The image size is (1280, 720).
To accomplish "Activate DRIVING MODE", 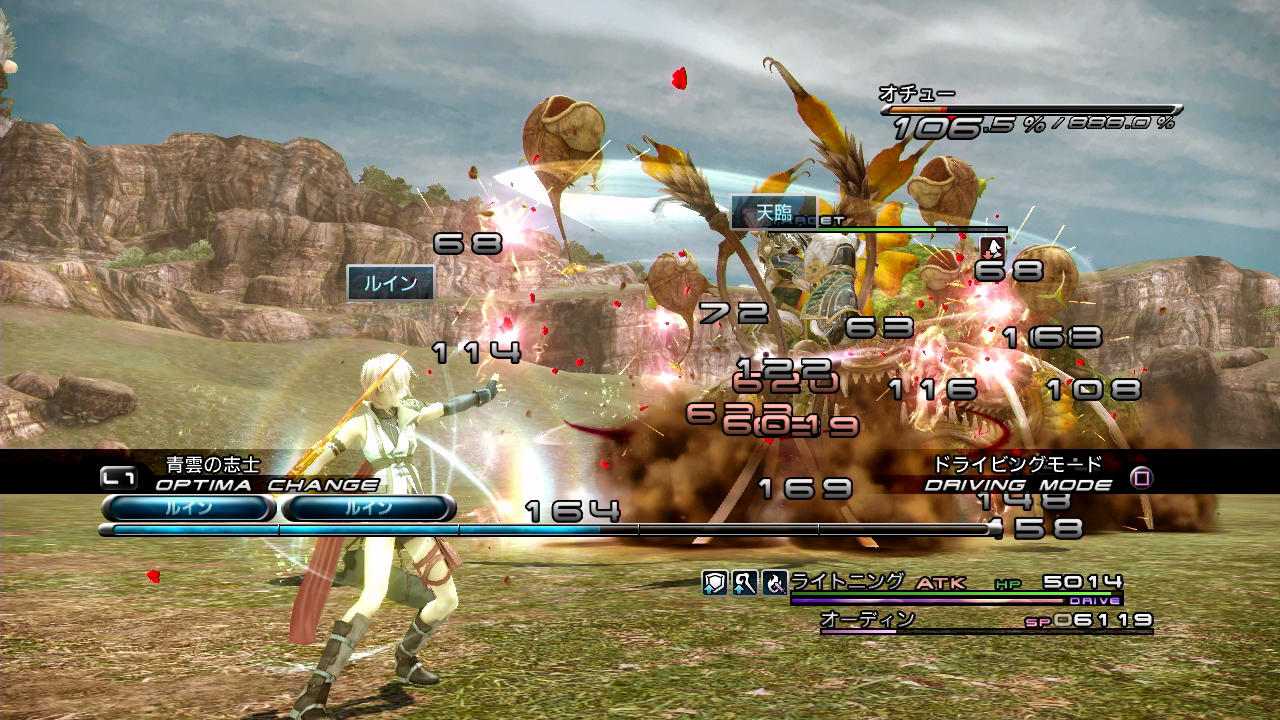I will [x=1018, y=485].
